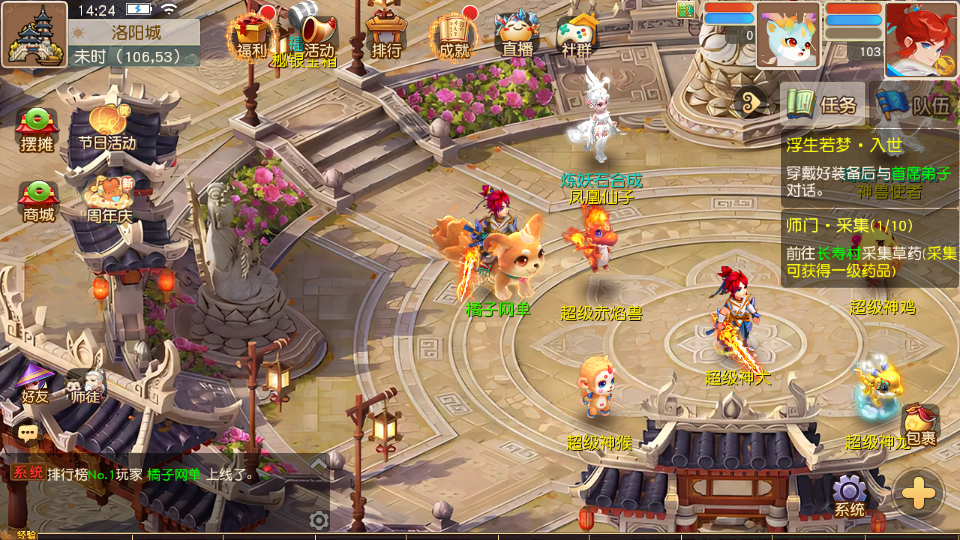Open the 直播 livestream icon
Screen dimensions: 960x540
[517, 36]
